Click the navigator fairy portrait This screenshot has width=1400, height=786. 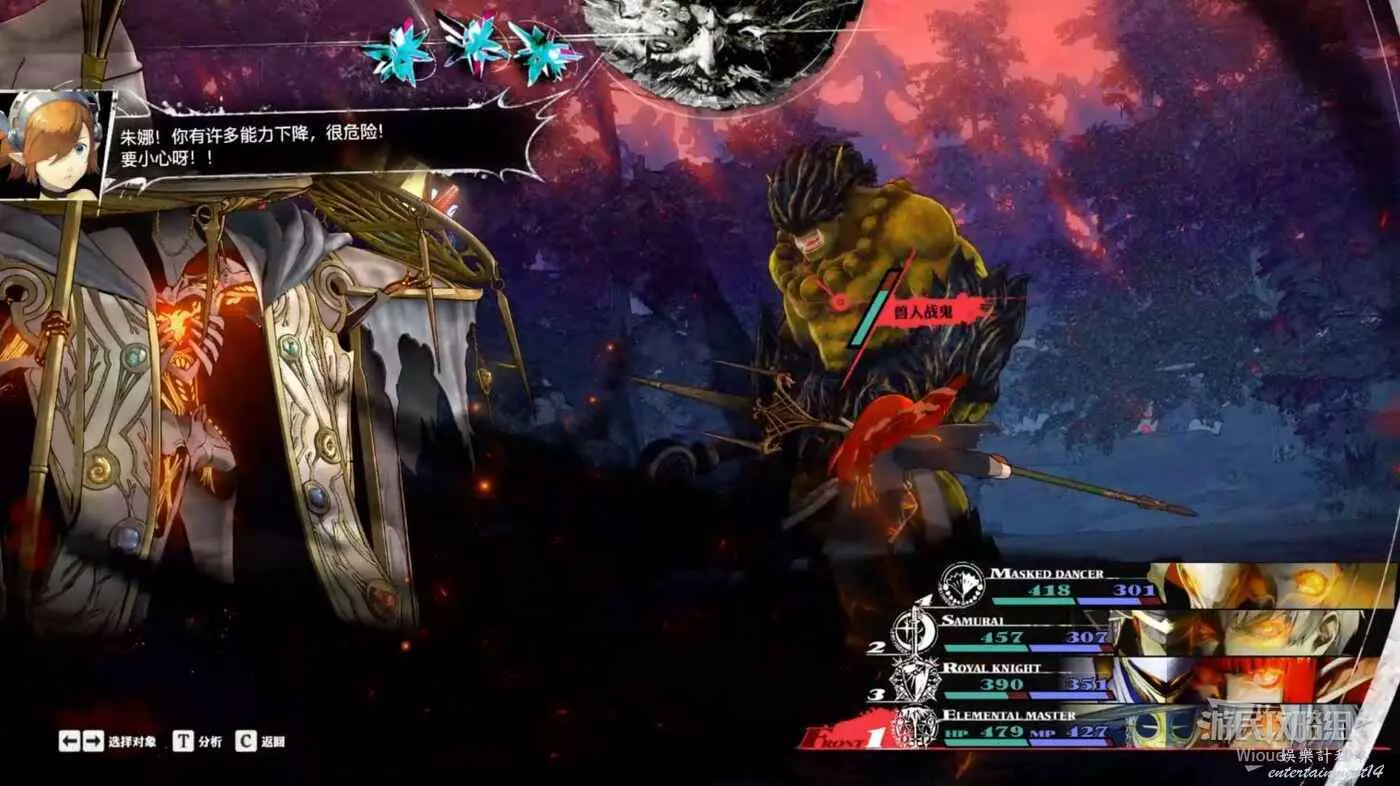(55, 145)
